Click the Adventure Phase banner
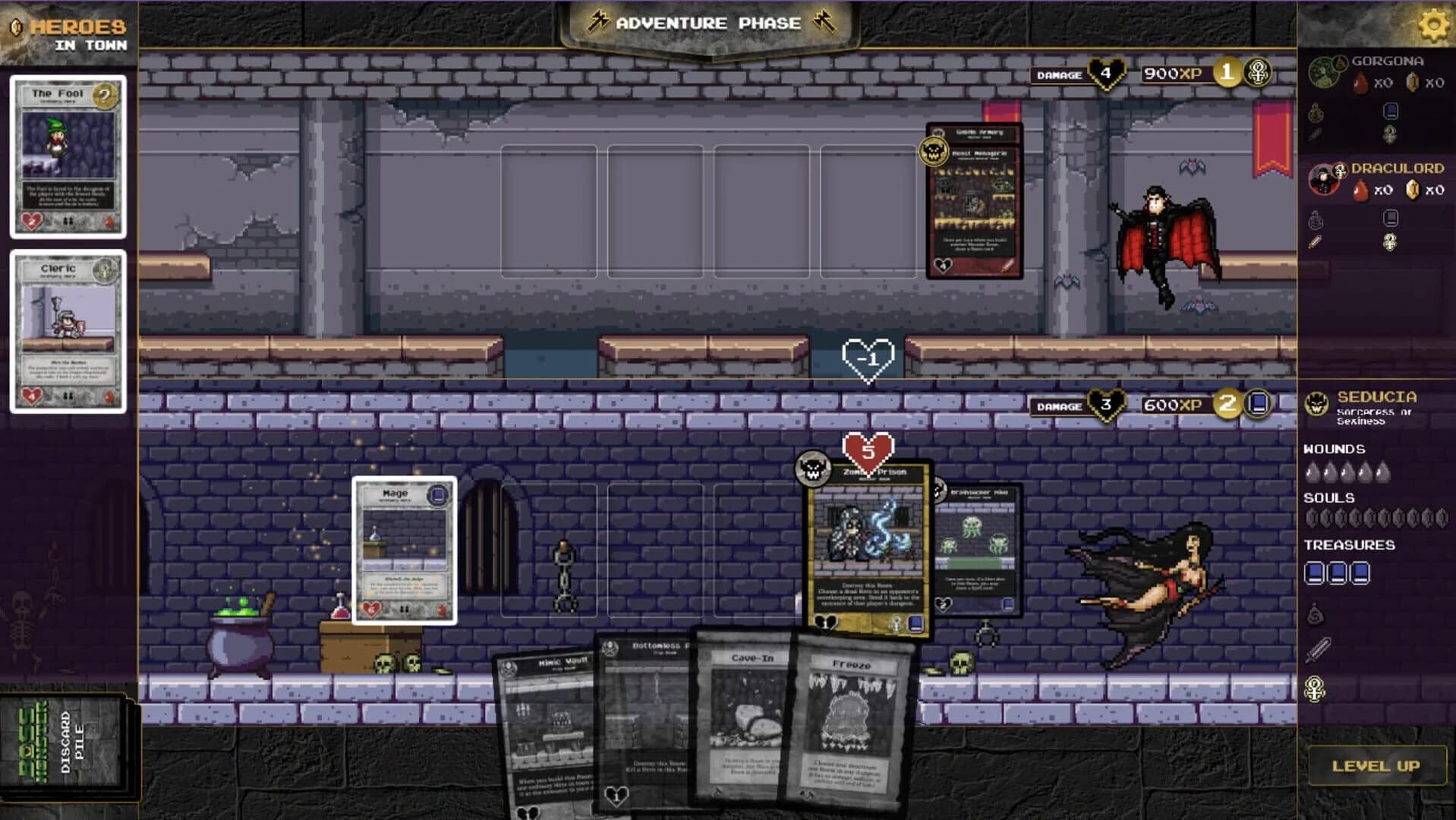1456x820 pixels. [706, 23]
